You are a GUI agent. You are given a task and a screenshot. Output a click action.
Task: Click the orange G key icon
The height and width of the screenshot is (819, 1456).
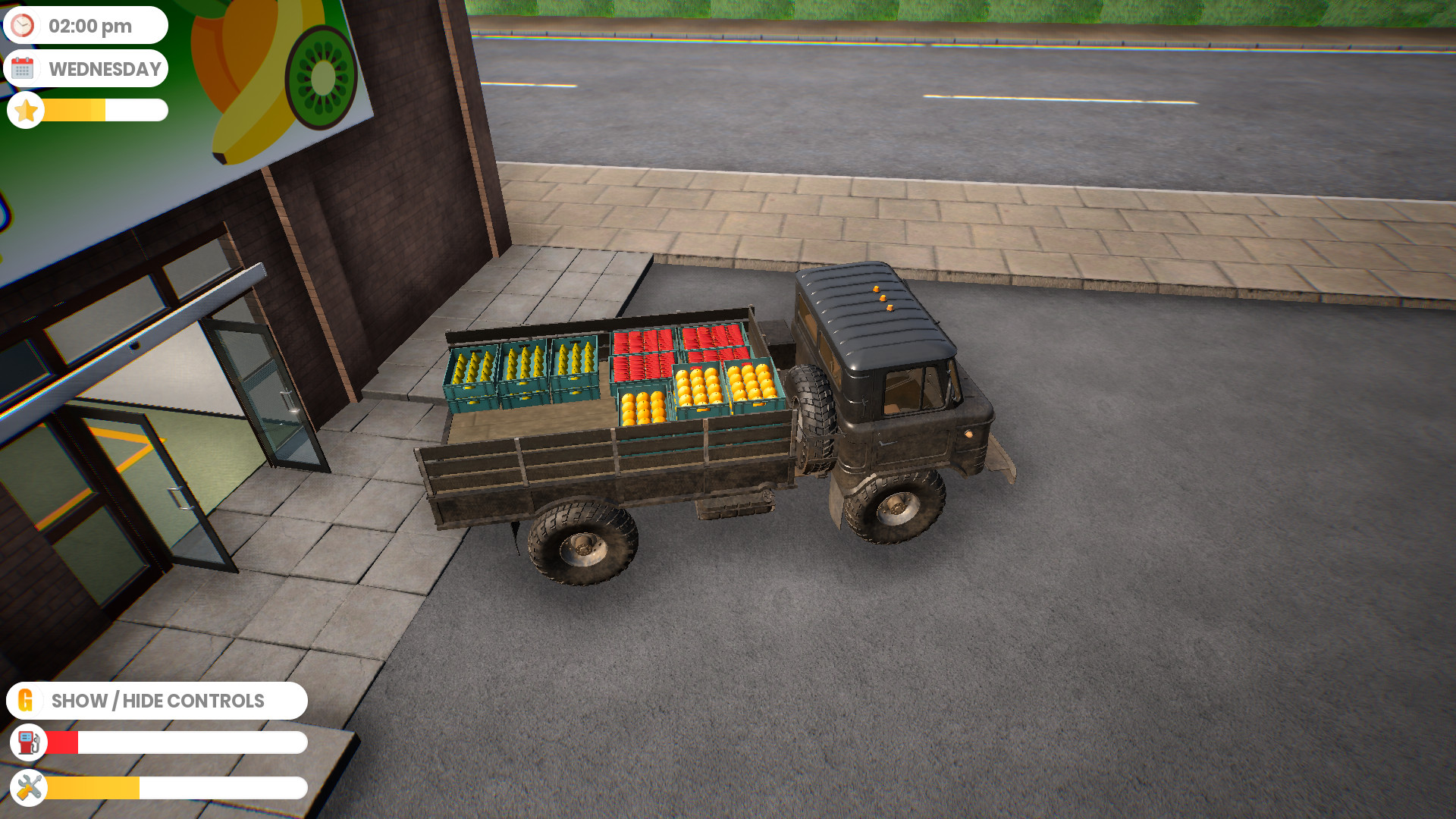click(27, 700)
